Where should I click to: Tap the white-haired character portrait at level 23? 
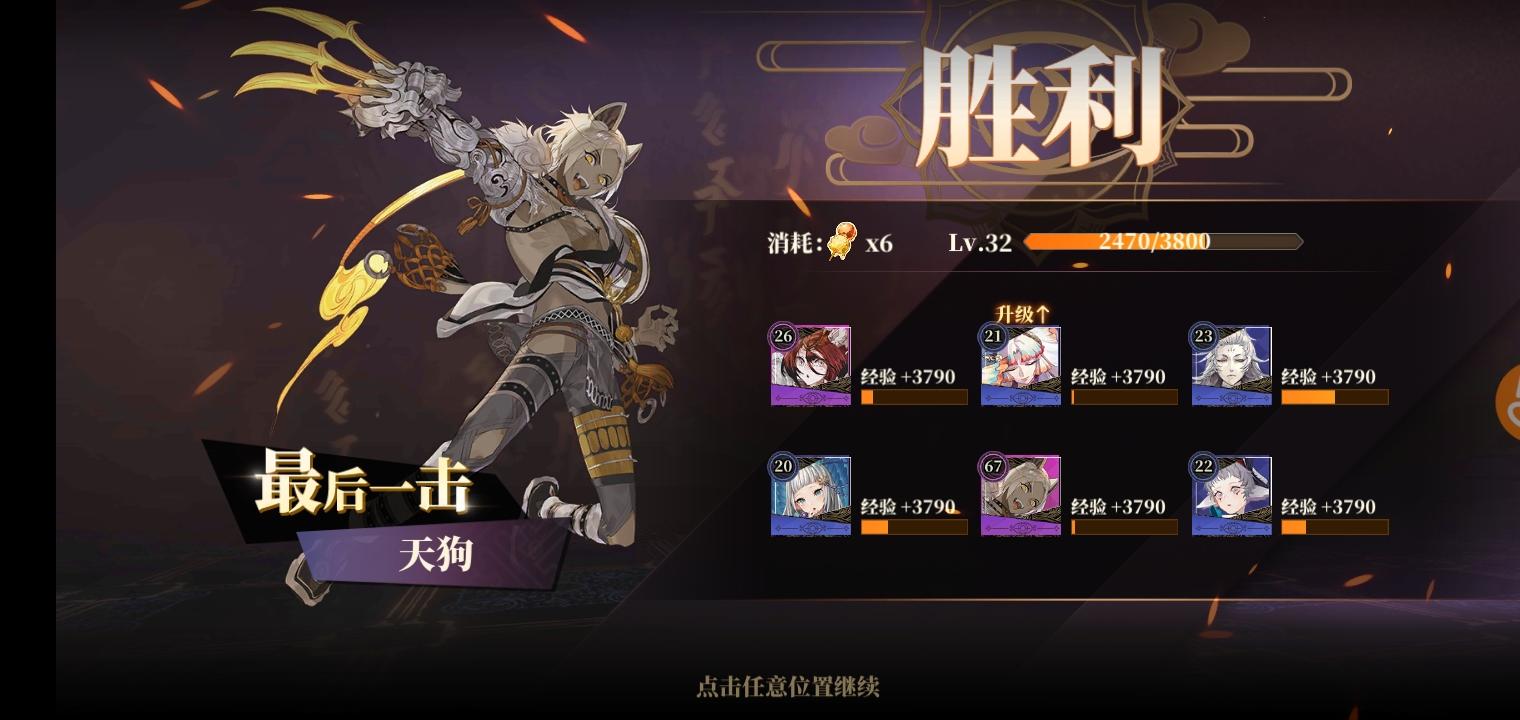click(x=1232, y=364)
